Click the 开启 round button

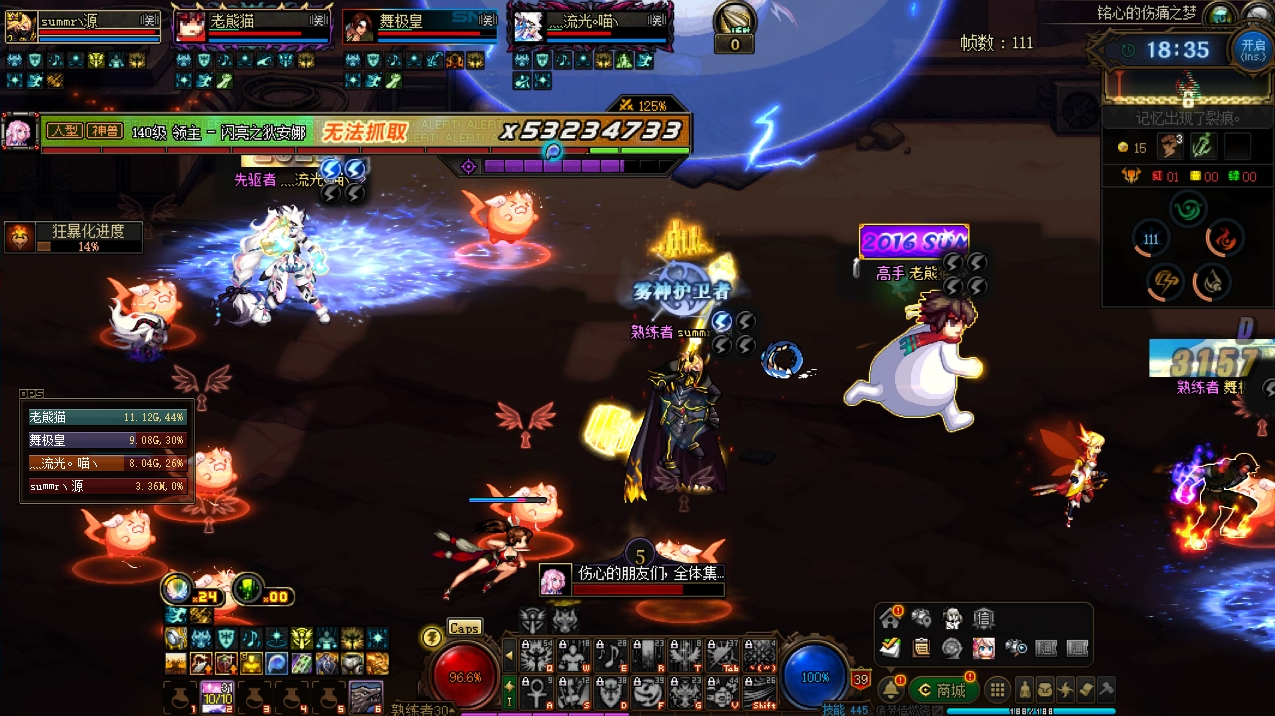point(1252,48)
